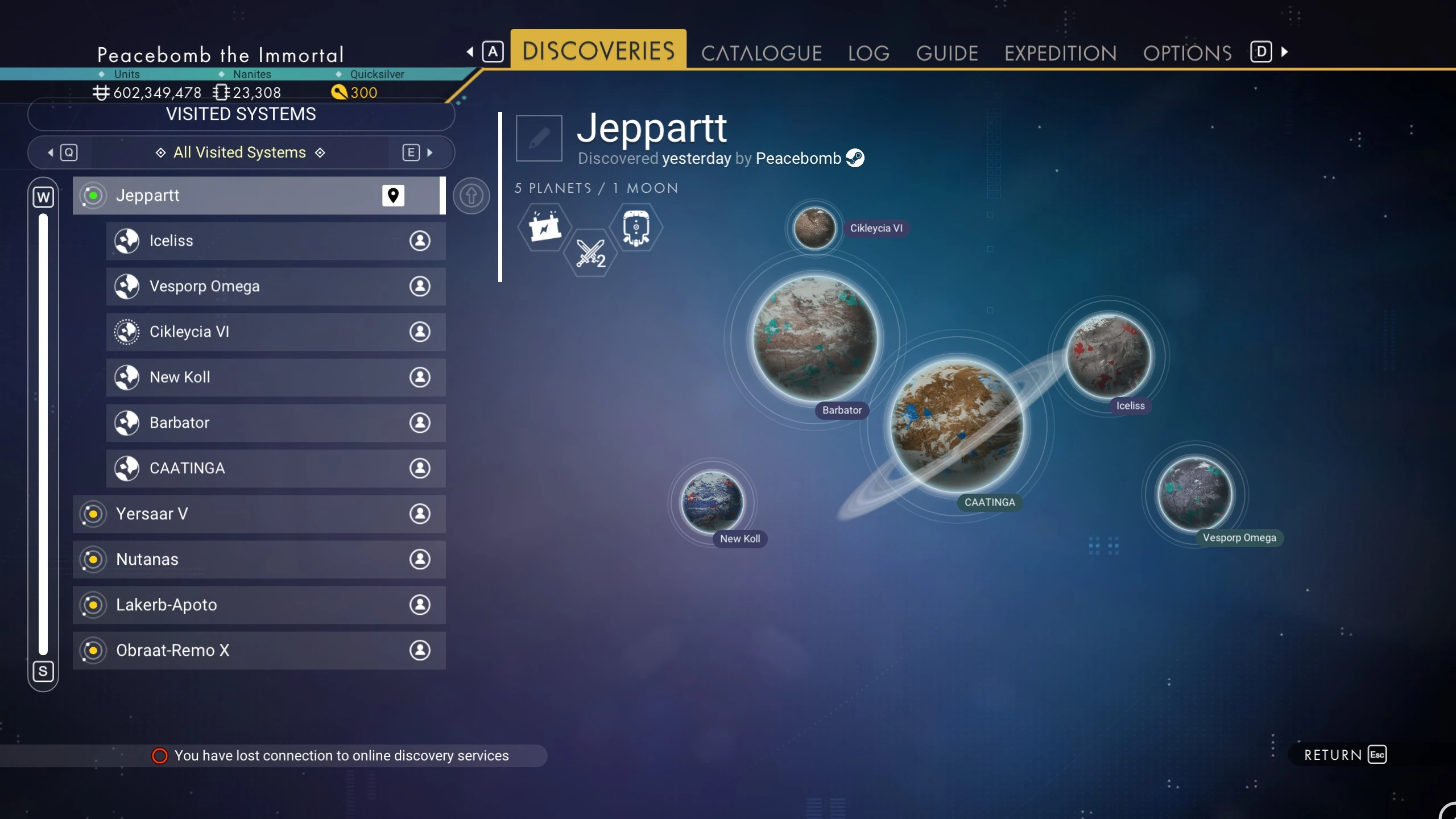Choose Vesporp Omega in the list
Screen dimensions: 1456x819
pos(275,286)
